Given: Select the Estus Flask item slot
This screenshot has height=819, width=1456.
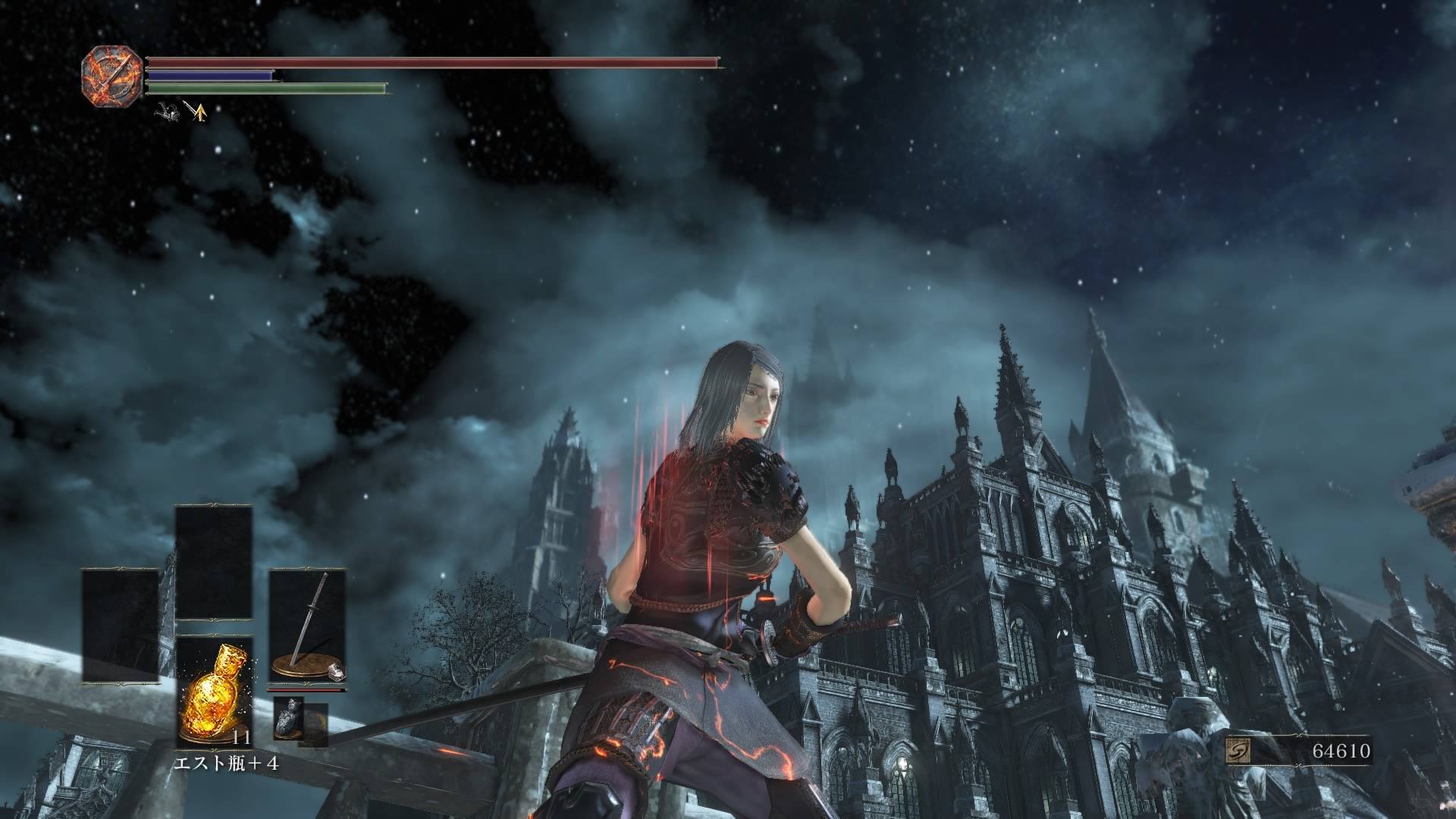Looking at the screenshot, I should (x=214, y=690).
